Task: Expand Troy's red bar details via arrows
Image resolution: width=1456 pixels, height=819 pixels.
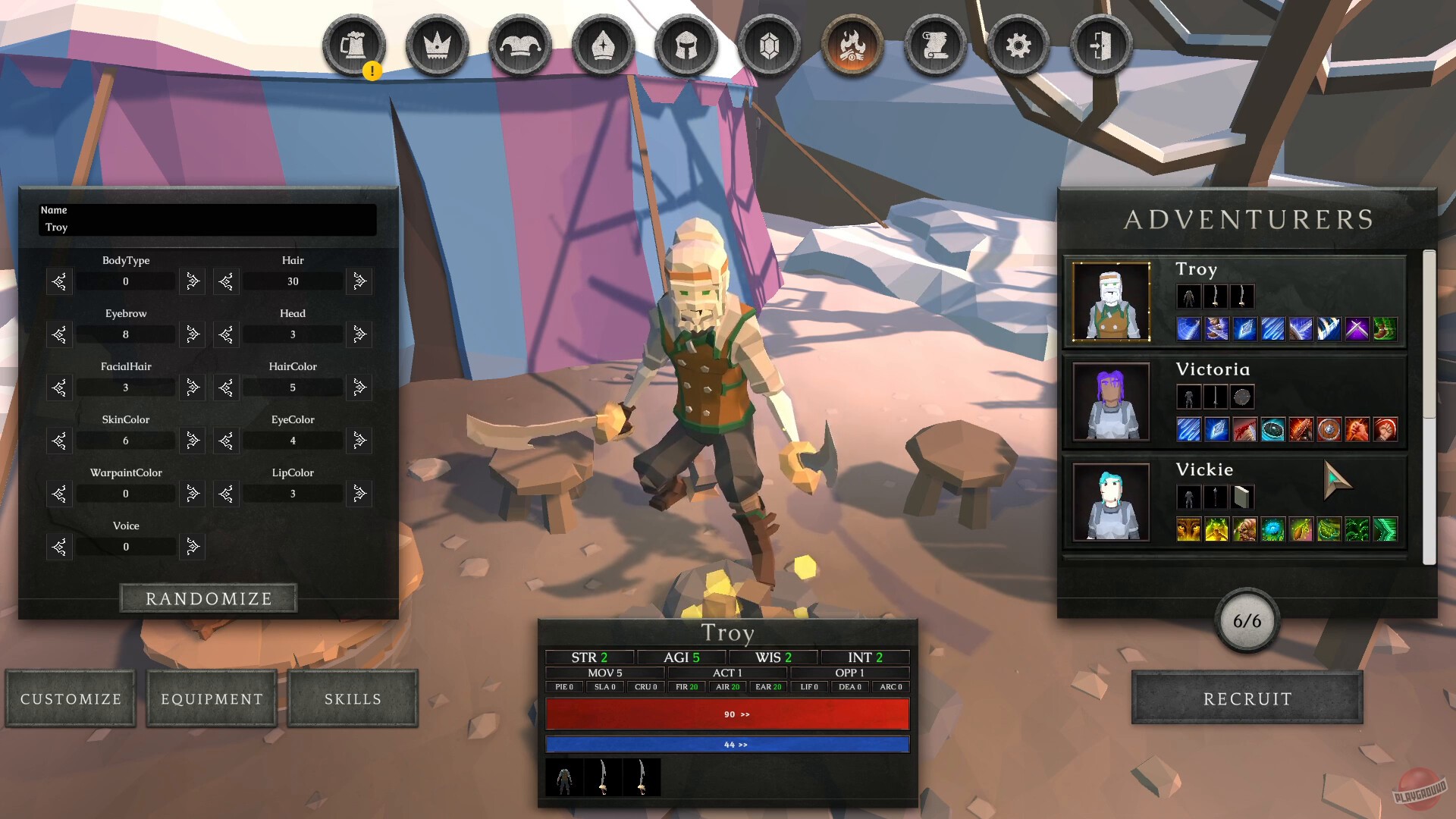Action: (x=744, y=713)
